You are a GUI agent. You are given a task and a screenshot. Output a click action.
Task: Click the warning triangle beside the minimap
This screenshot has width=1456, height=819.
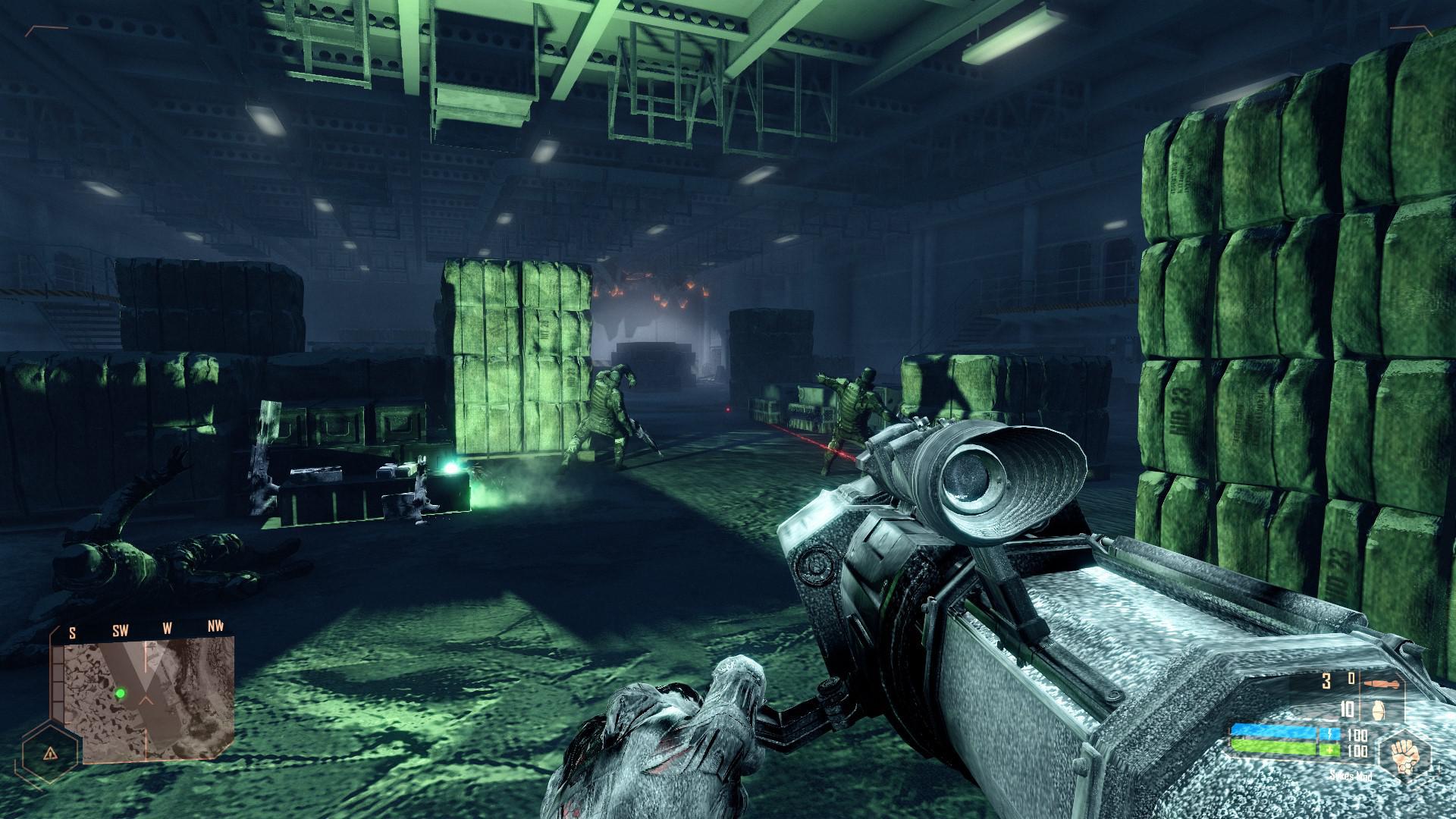tap(49, 752)
